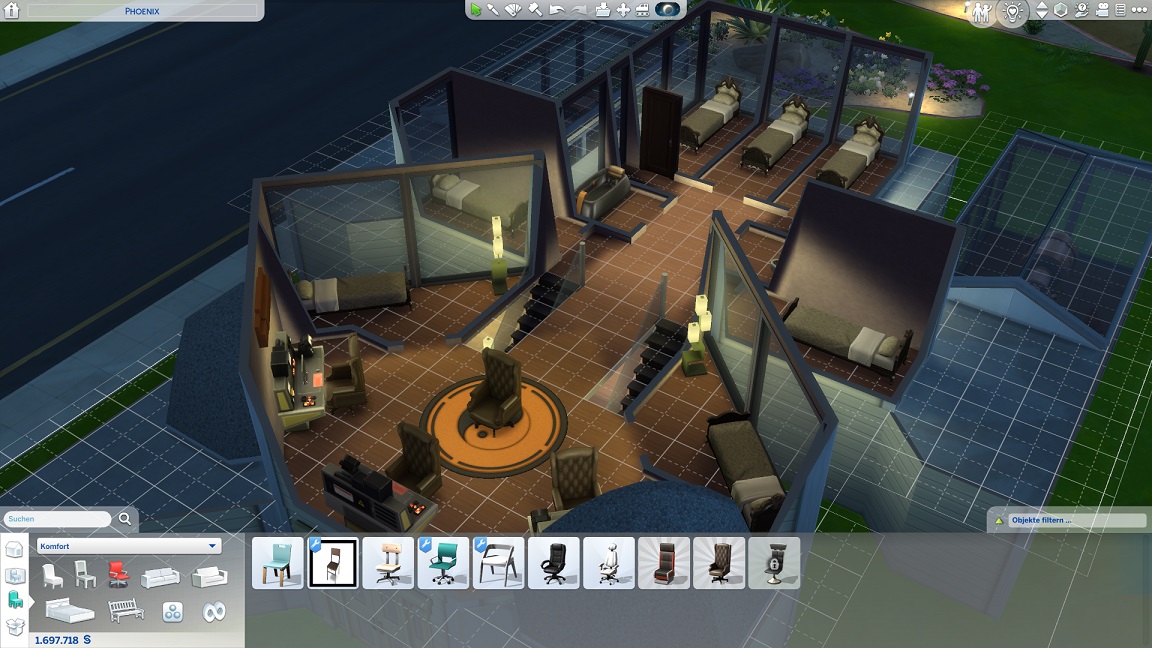This screenshot has width=1152, height=648.
Task: Click the lightbulb icon in top bar
Action: click(1013, 11)
